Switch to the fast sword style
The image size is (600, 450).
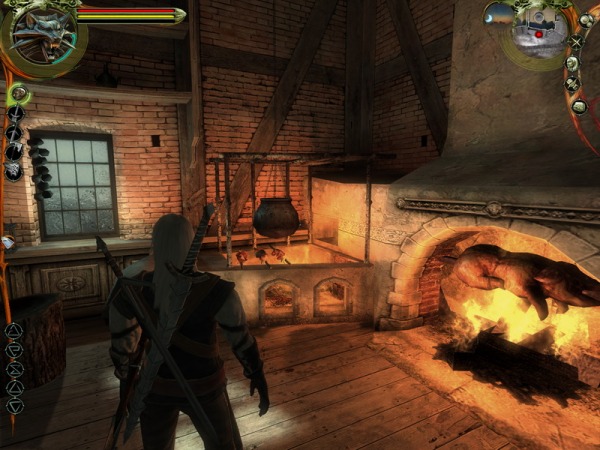coord(14,133)
